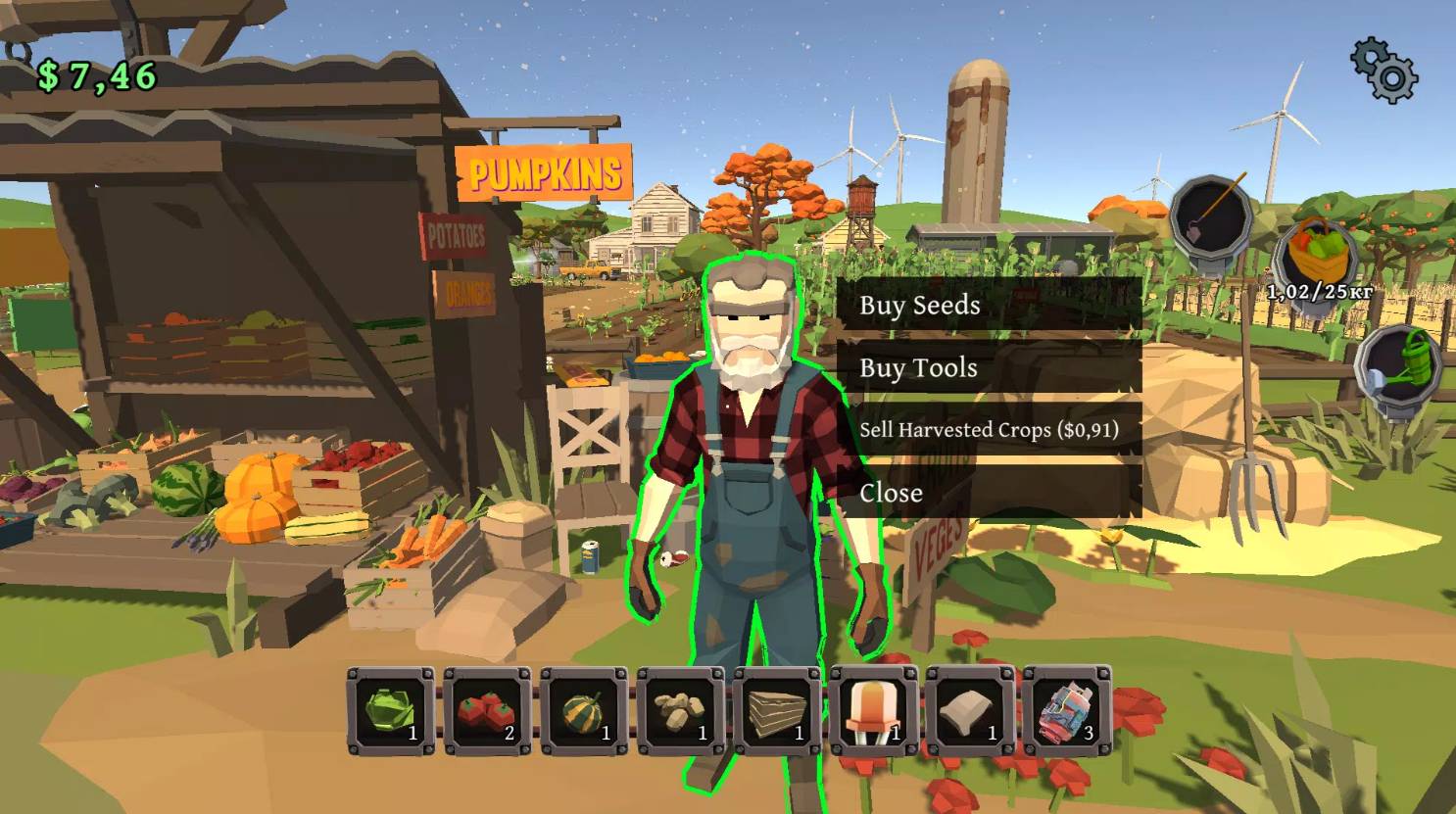This screenshot has height=814, width=1456.
Task: Select the orange popsicle-shaped item slot
Action: click(873, 711)
